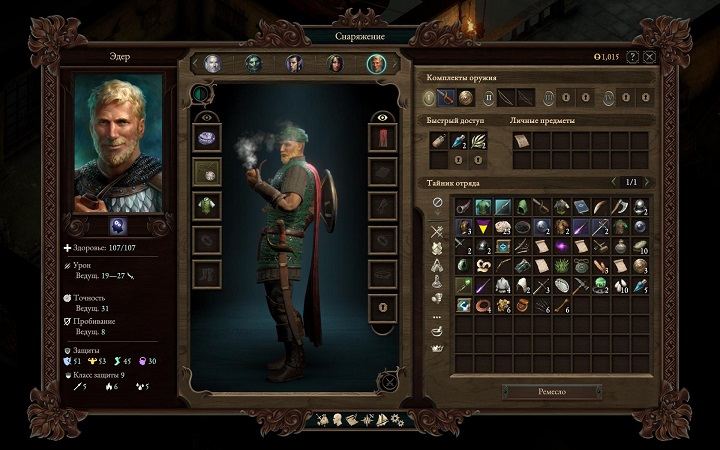Select the green armor equipment slot

(207, 206)
